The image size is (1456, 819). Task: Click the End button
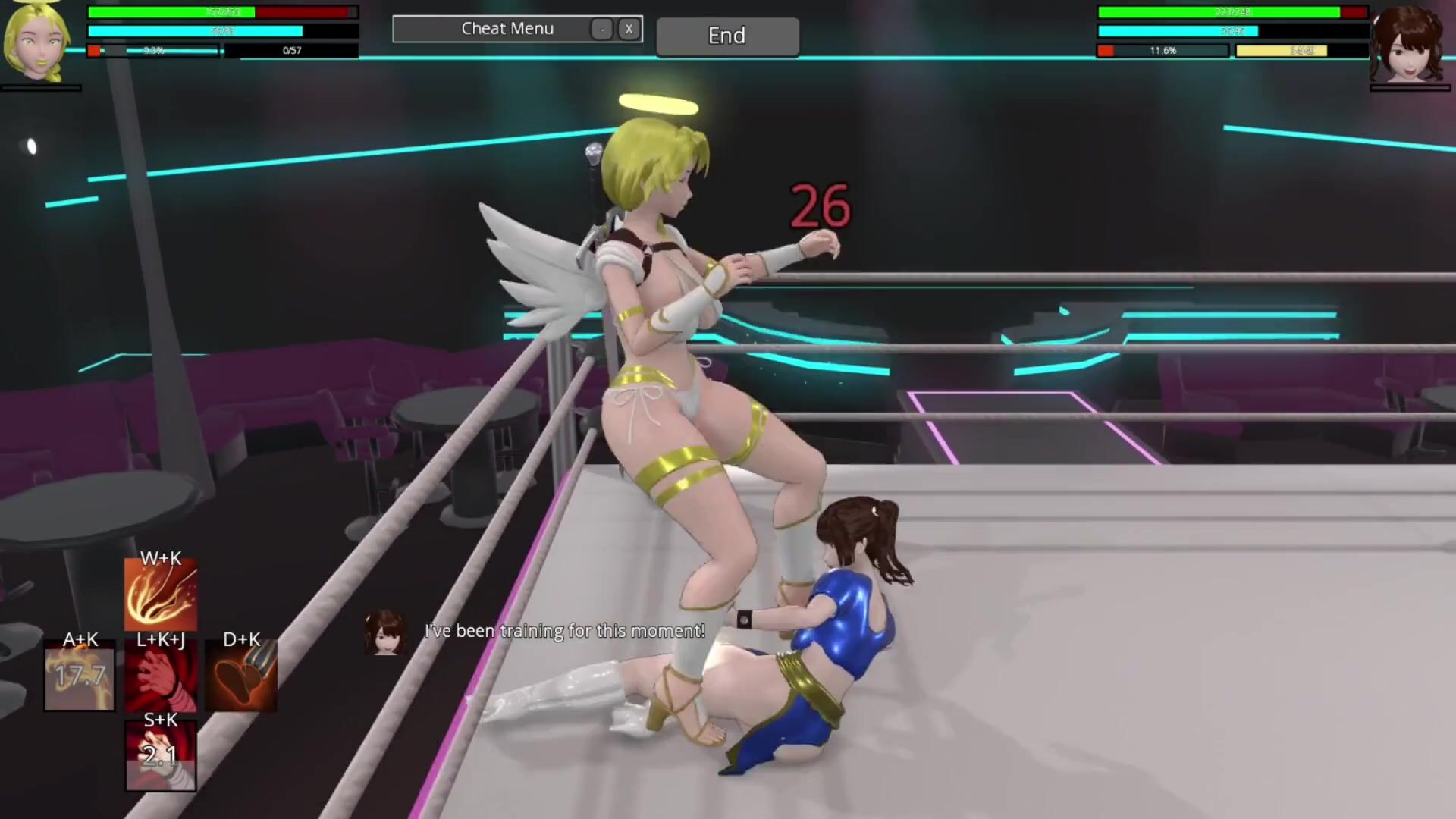point(726,36)
